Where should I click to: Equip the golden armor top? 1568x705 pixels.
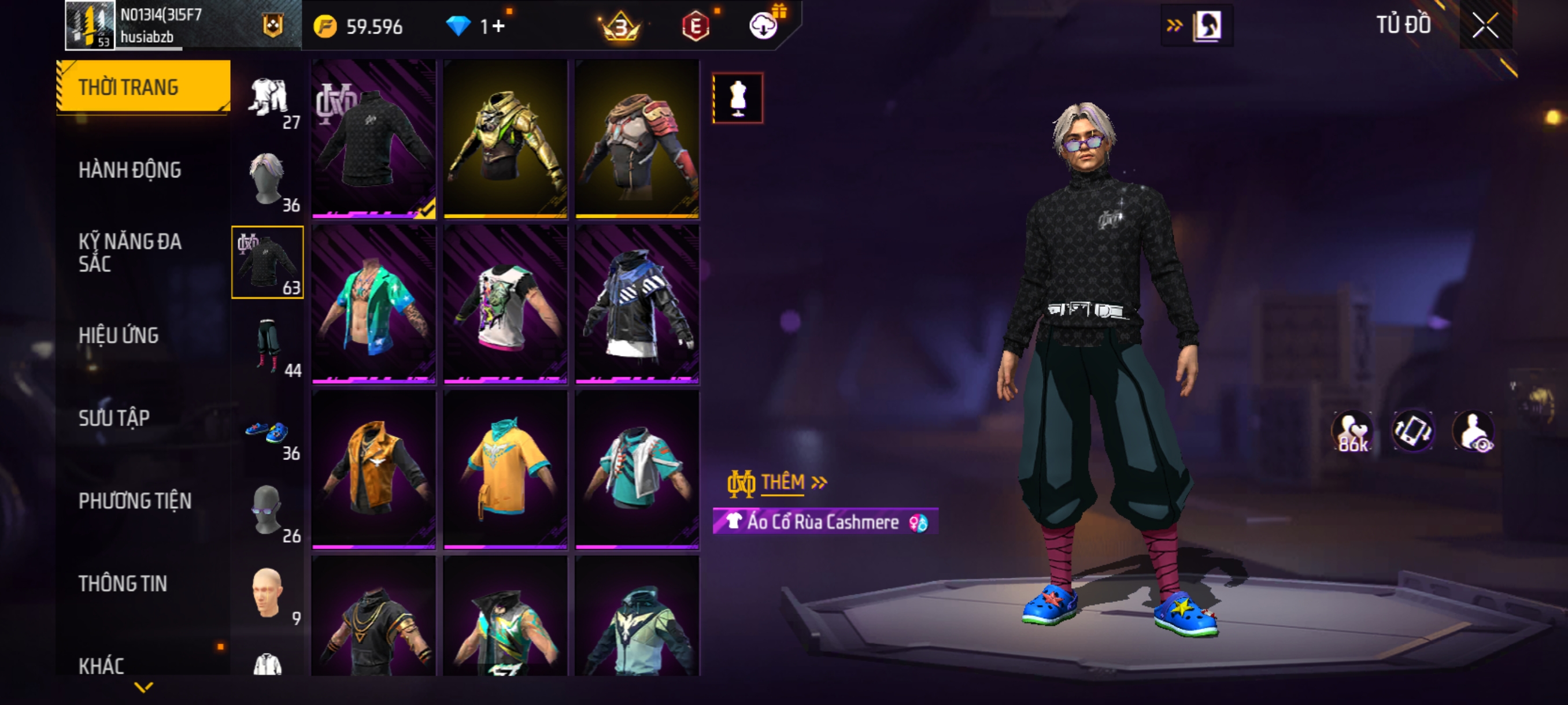click(x=505, y=139)
